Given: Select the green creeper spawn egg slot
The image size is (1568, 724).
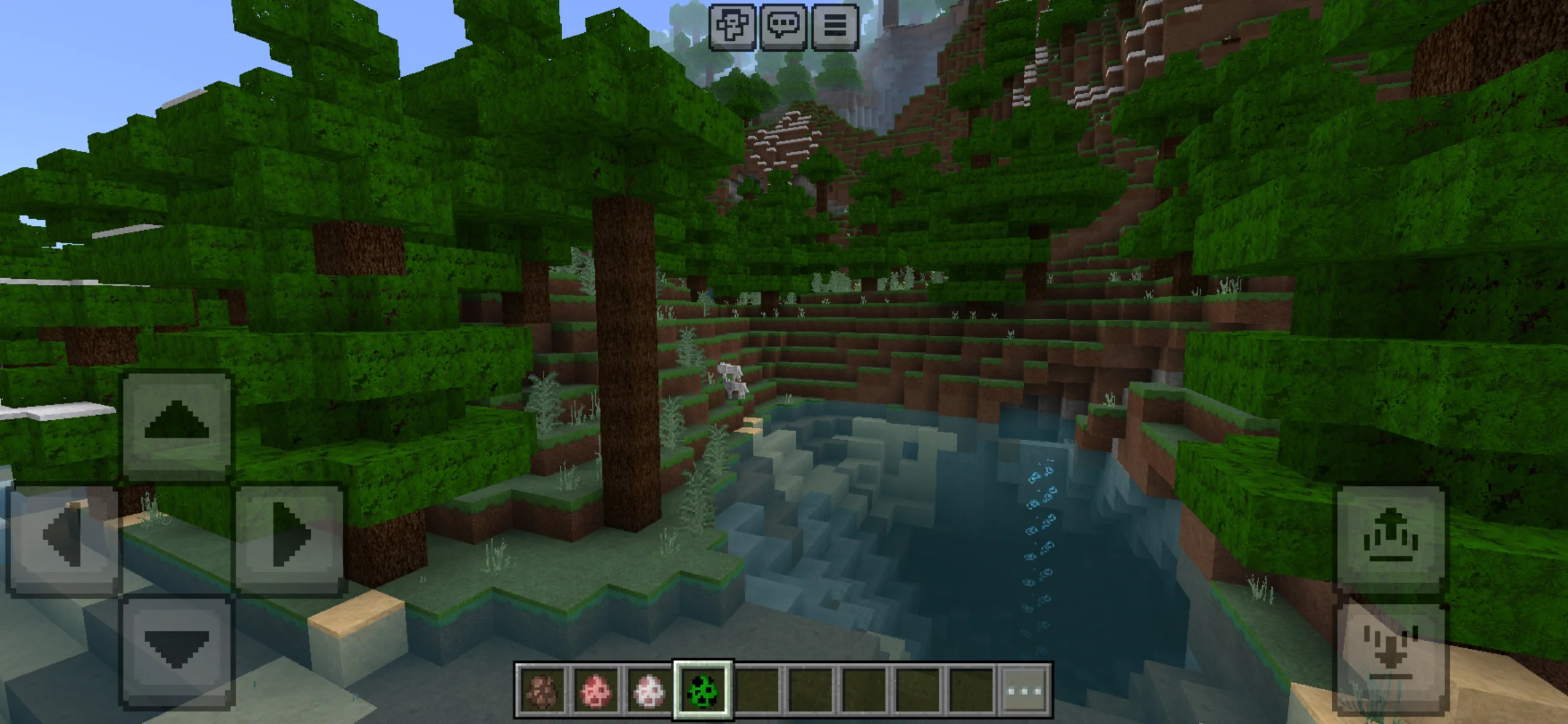Looking at the screenshot, I should (x=703, y=690).
